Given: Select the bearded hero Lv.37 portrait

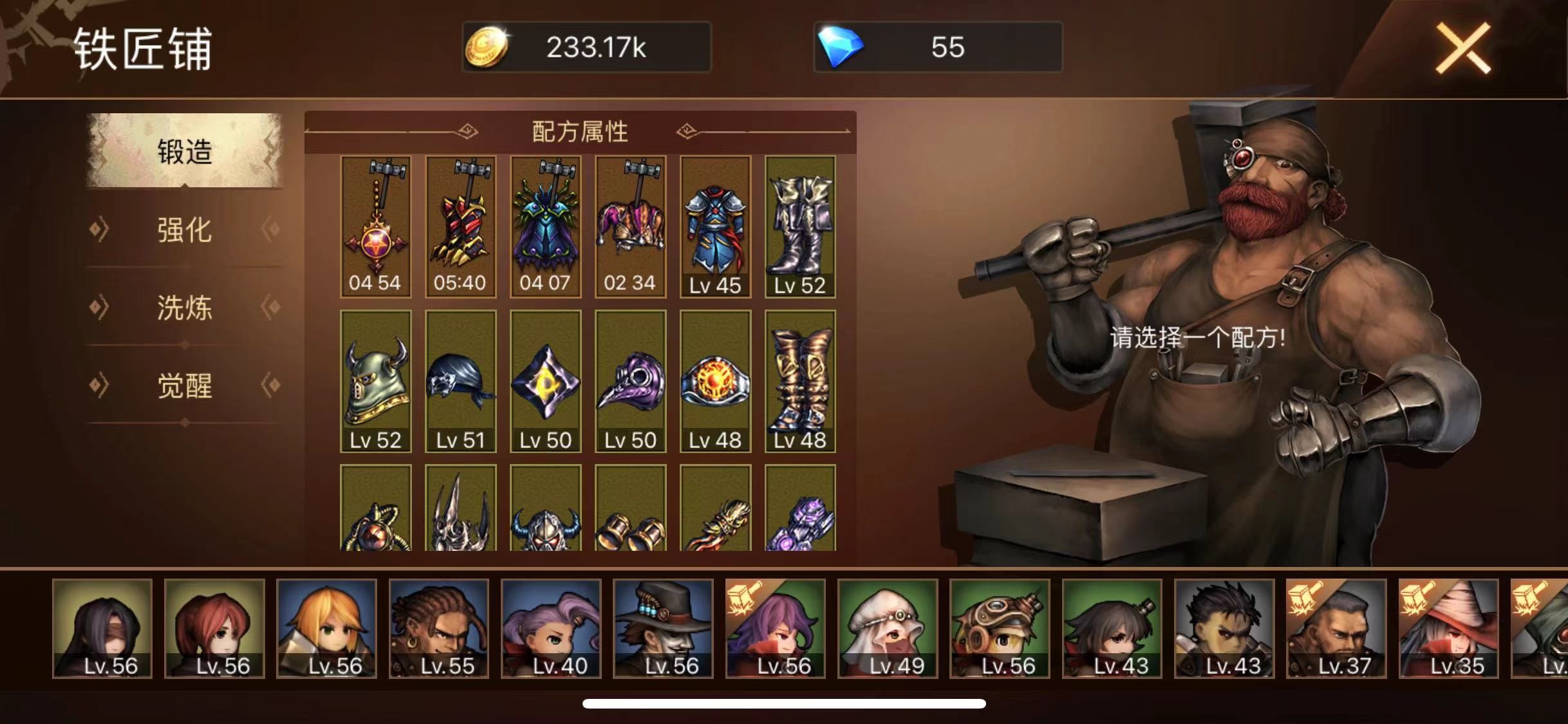Looking at the screenshot, I should point(1336,628).
